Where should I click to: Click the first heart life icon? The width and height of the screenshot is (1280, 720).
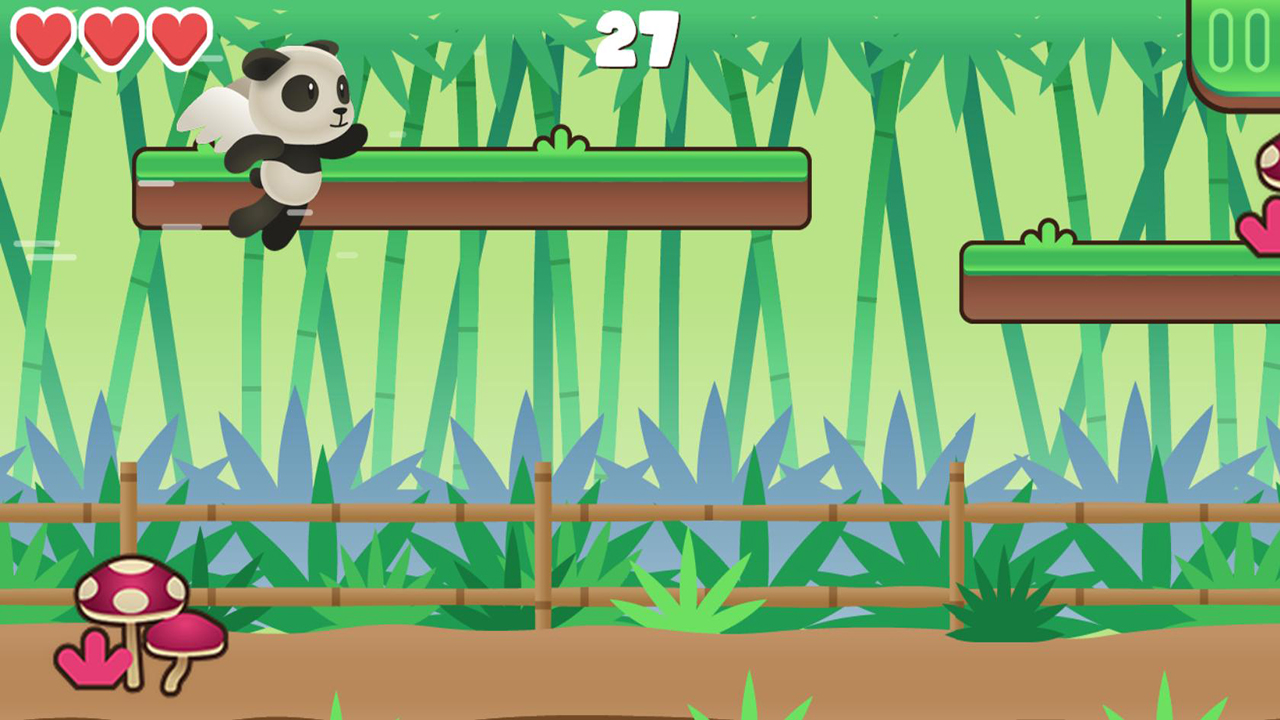tap(44, 37)
